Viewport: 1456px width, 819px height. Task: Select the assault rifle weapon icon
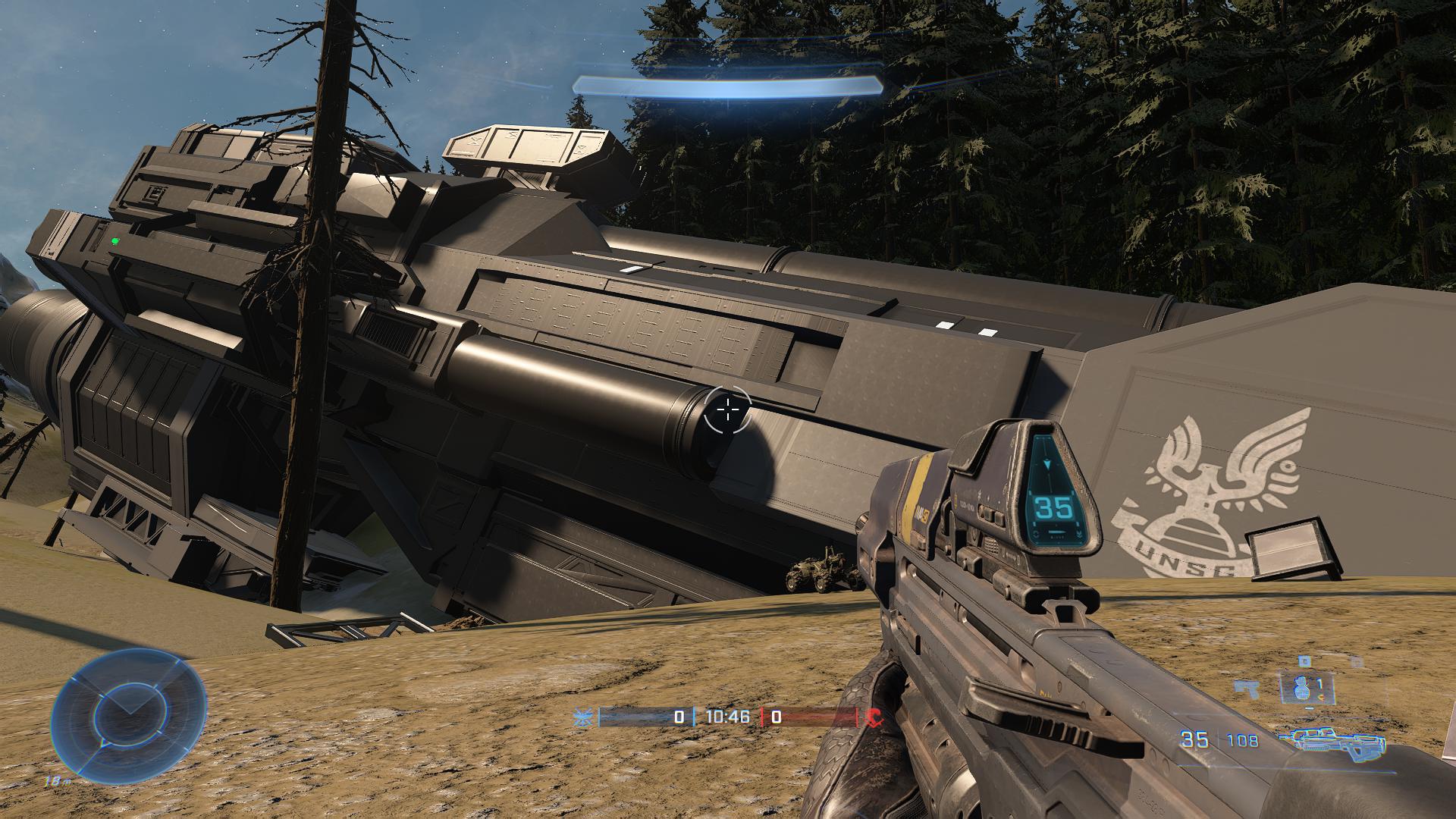[1332, 741]
